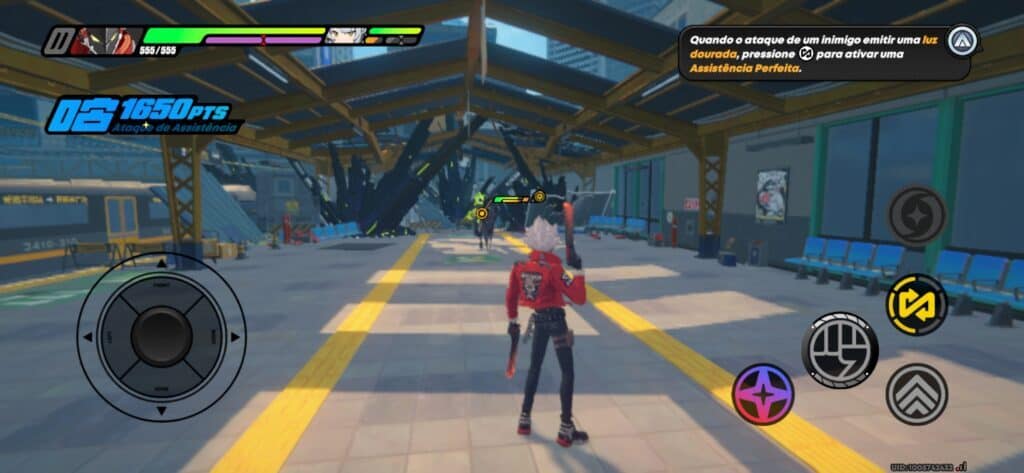1024x473 pixels.
Task: Click the virtual joystick center knob
Action: (x=161, y=336)
